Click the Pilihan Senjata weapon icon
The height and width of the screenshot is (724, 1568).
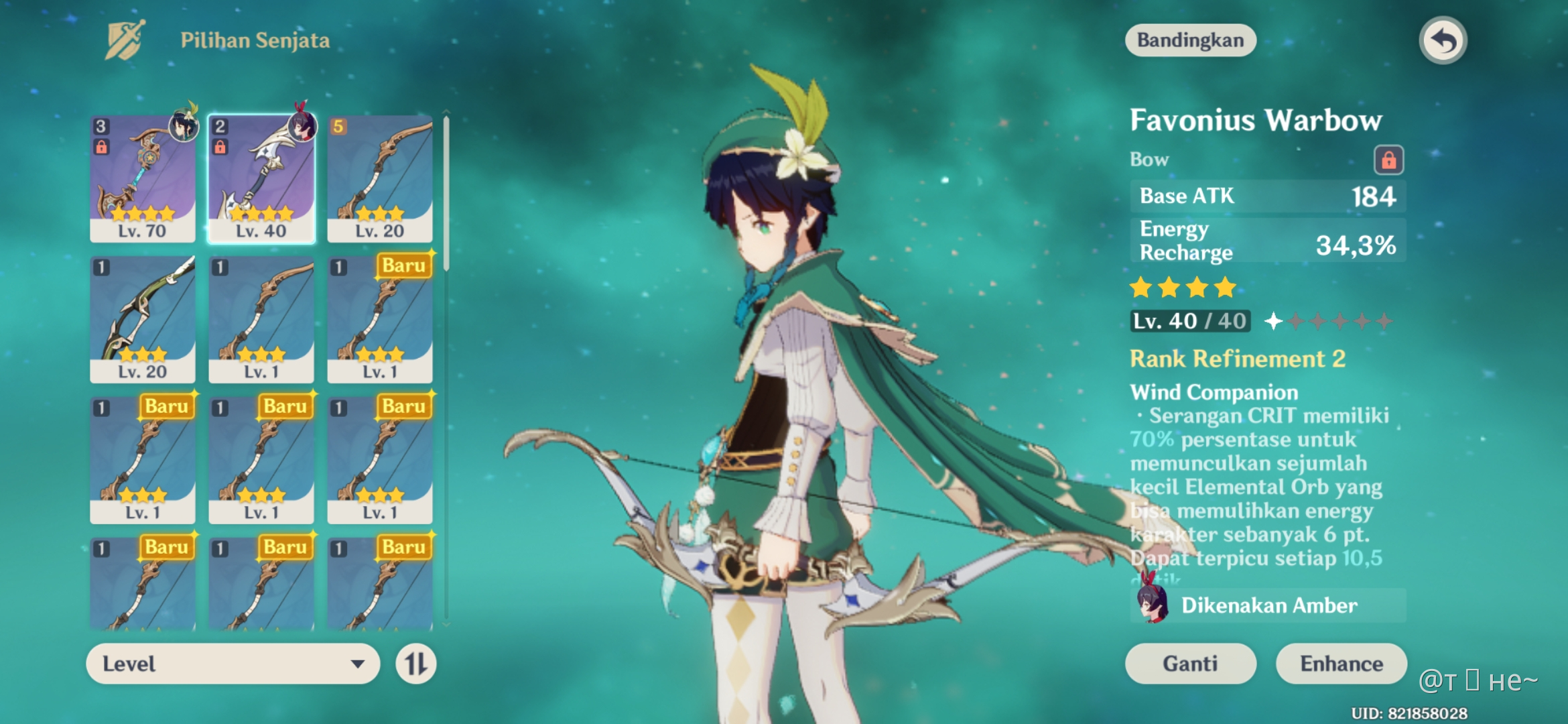pyautogui.click(x=124, y=39)
